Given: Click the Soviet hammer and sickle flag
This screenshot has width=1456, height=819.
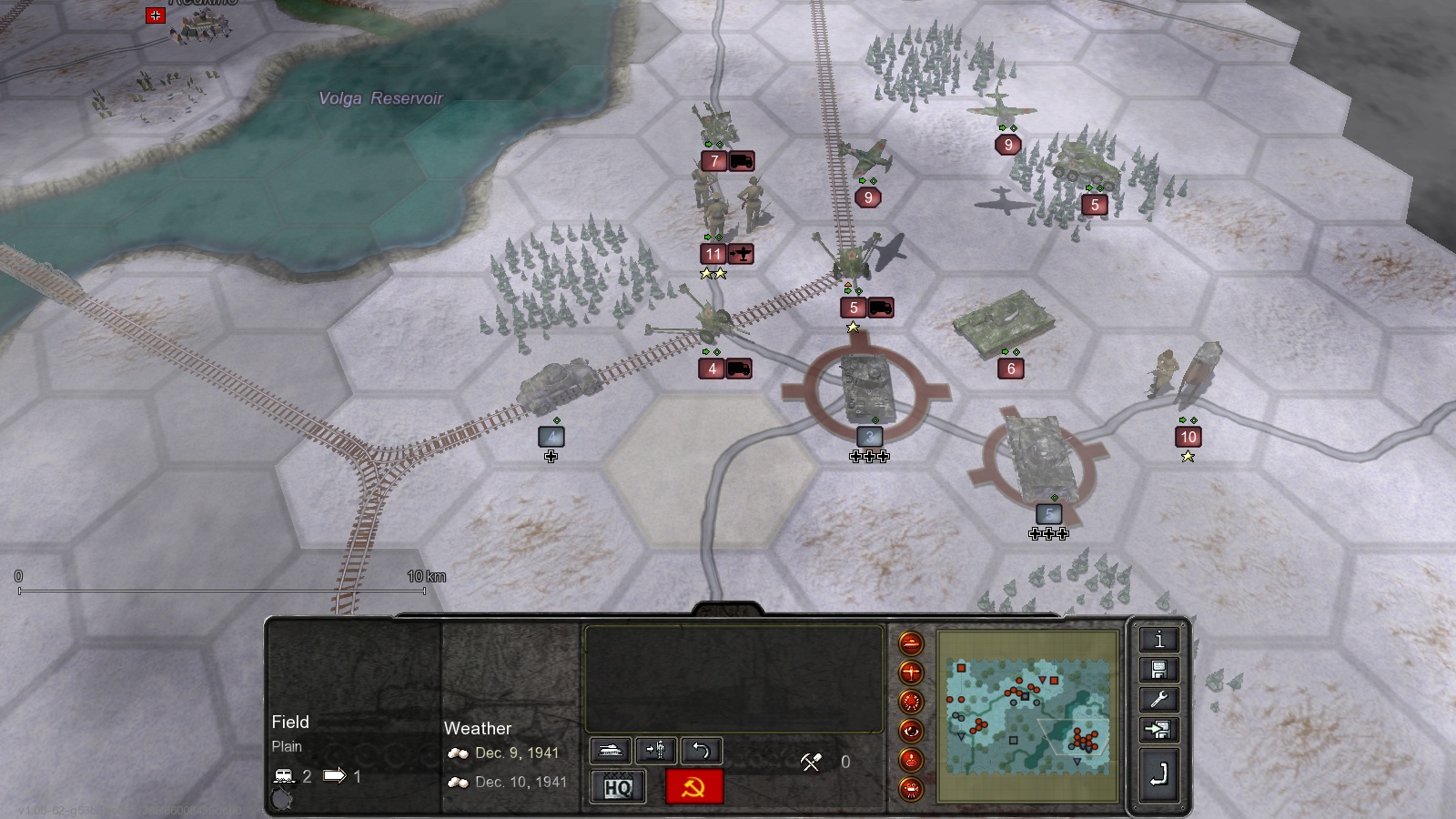Looking at the screenshot, I should [694, 787].
